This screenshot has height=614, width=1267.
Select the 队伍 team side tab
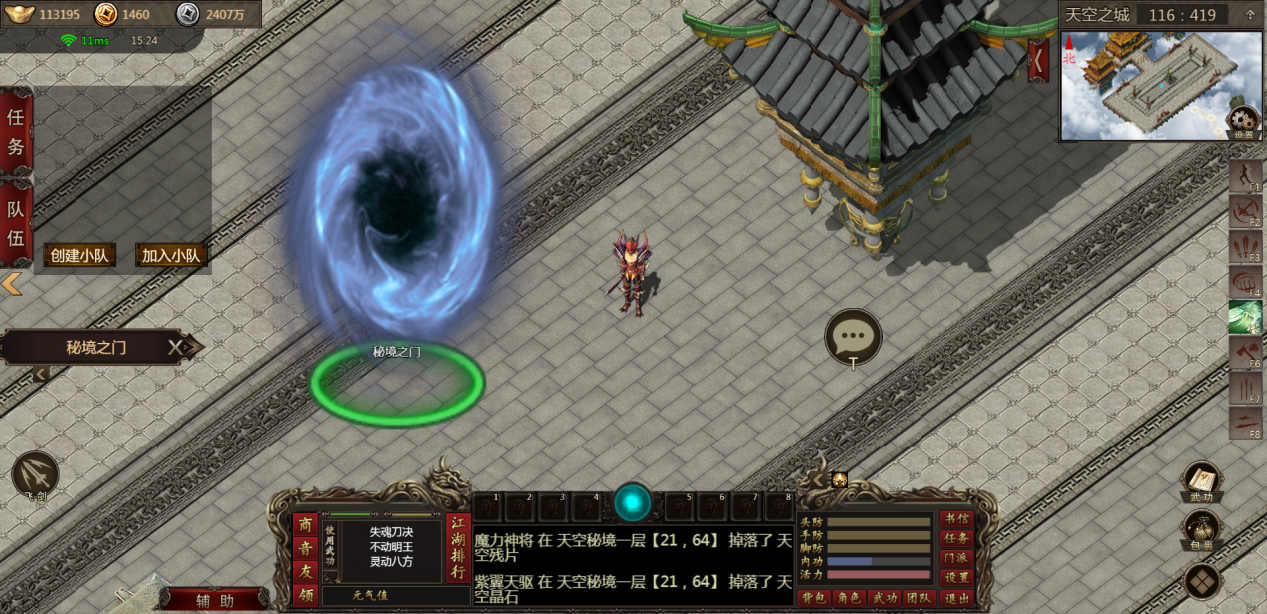point(16,223)
